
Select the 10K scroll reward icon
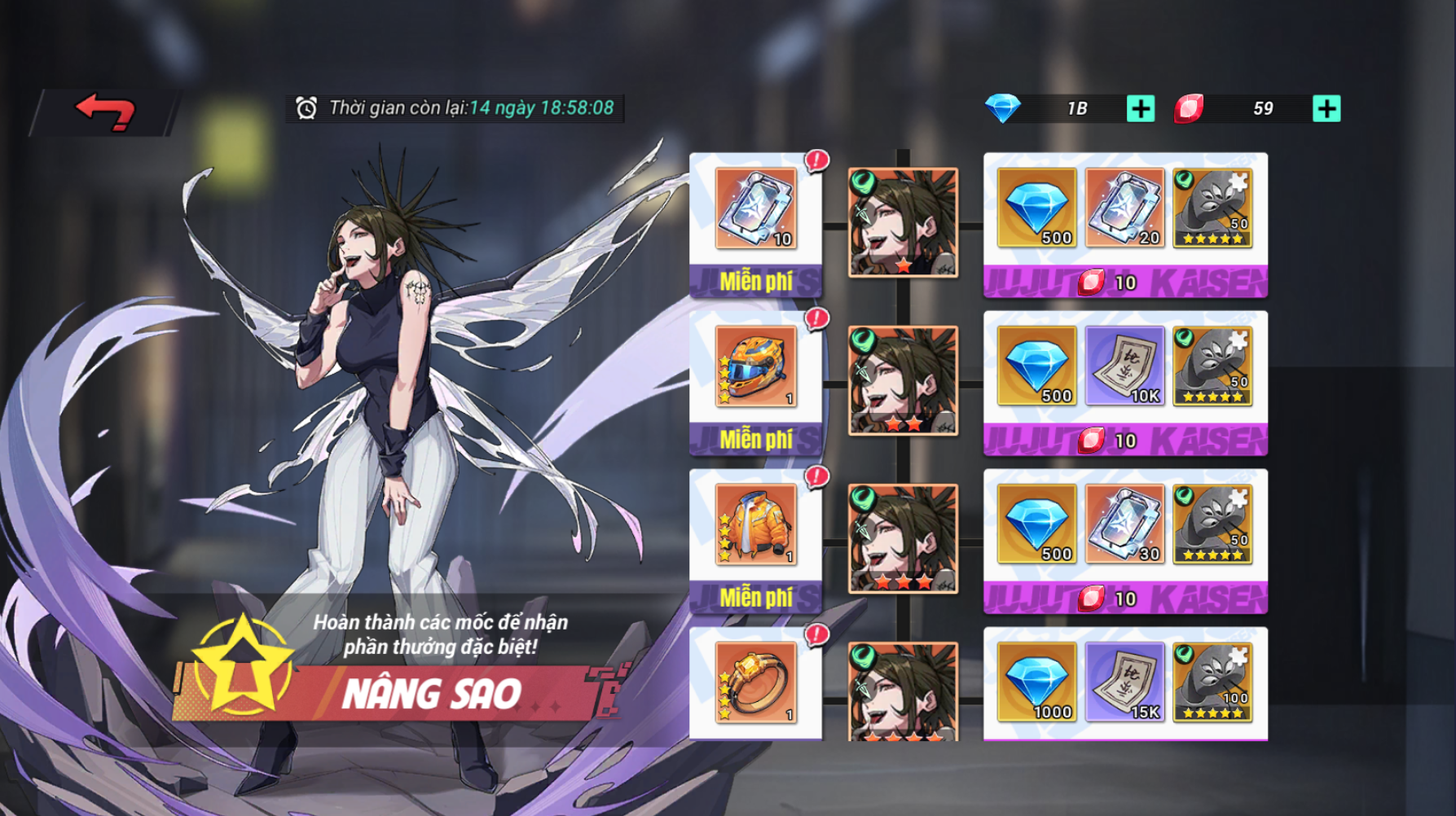(1124, 366)
